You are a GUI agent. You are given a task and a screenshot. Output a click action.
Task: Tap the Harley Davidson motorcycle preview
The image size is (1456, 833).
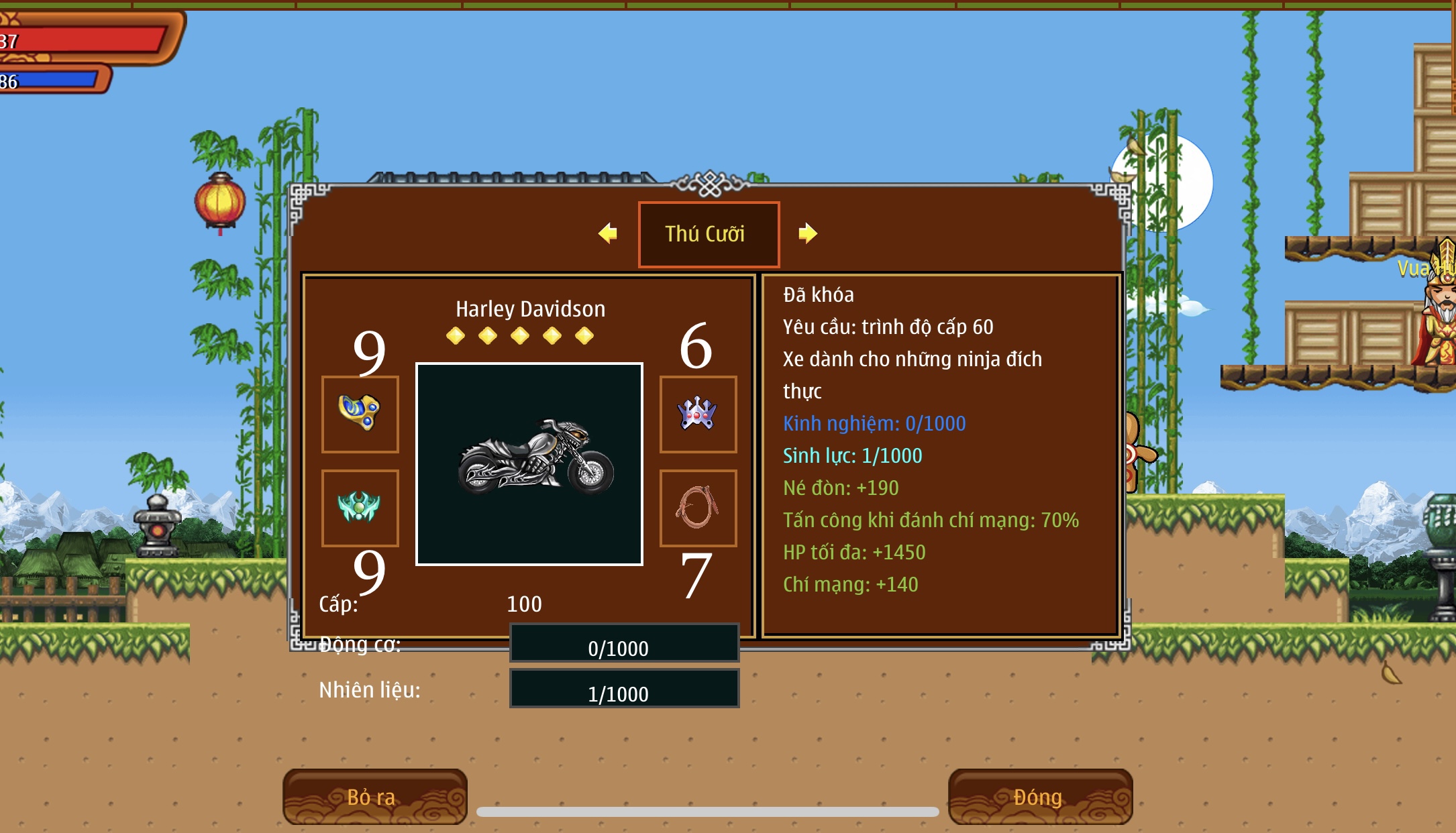click(x=529, y=464)
